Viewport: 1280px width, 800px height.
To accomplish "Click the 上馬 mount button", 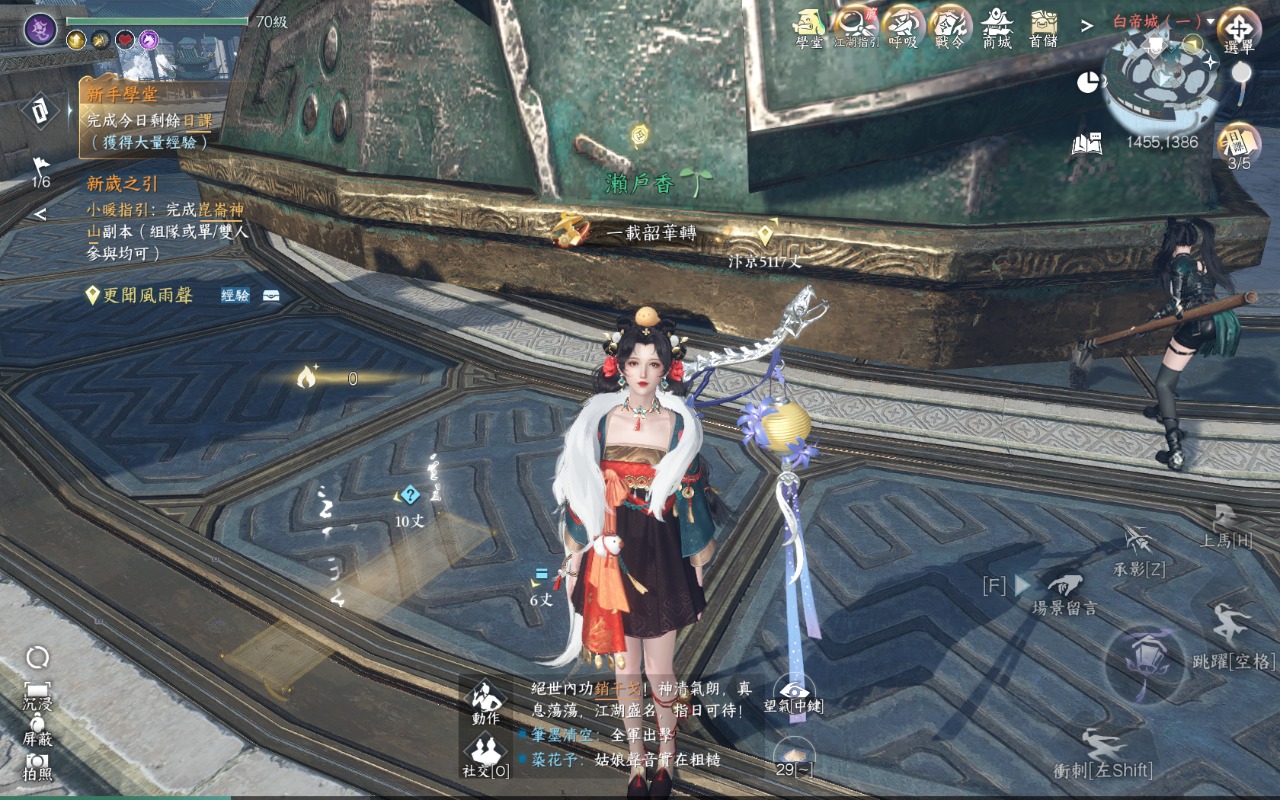I will coord(1226,525).
